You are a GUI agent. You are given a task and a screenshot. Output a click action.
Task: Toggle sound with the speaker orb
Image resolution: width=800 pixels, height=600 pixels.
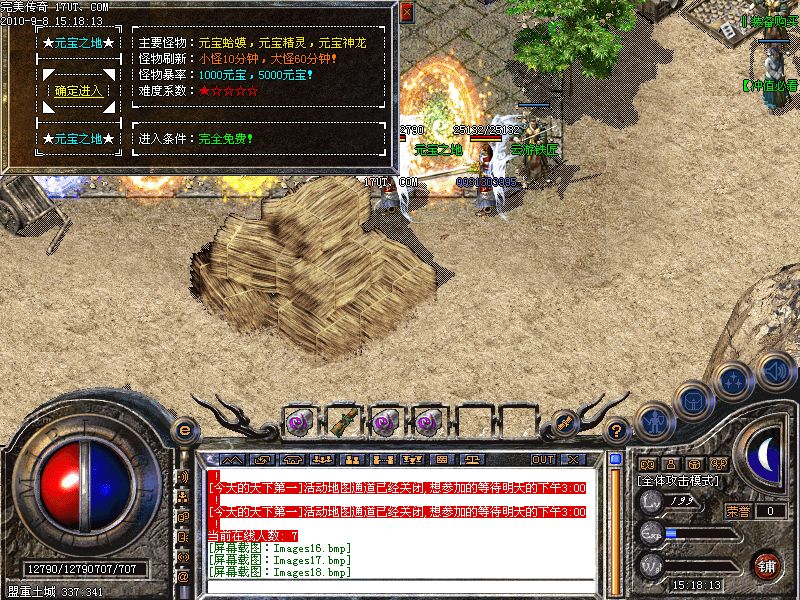click(775, 371)
